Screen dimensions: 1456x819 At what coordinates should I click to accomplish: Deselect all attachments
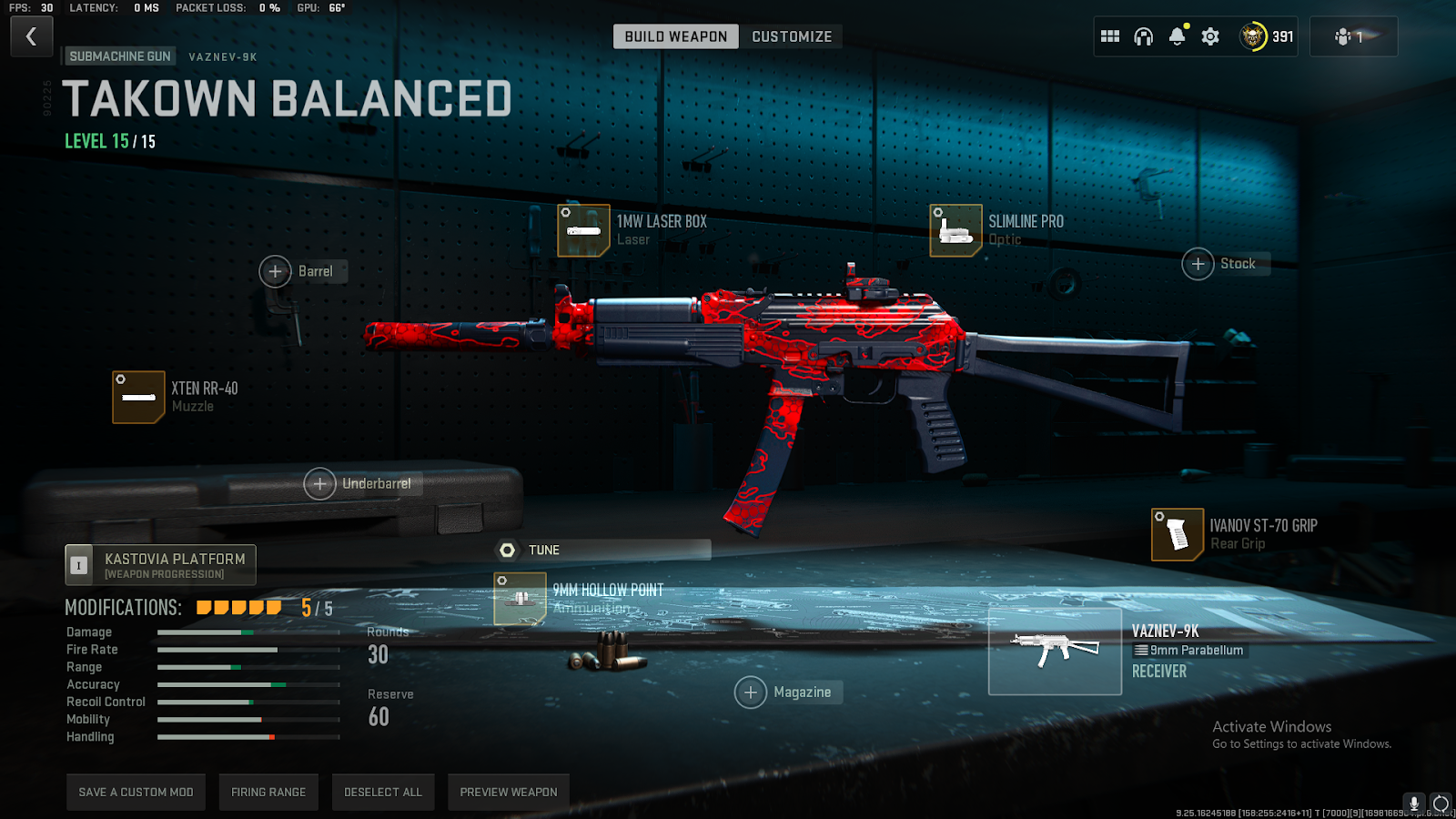tap(383, 792)
